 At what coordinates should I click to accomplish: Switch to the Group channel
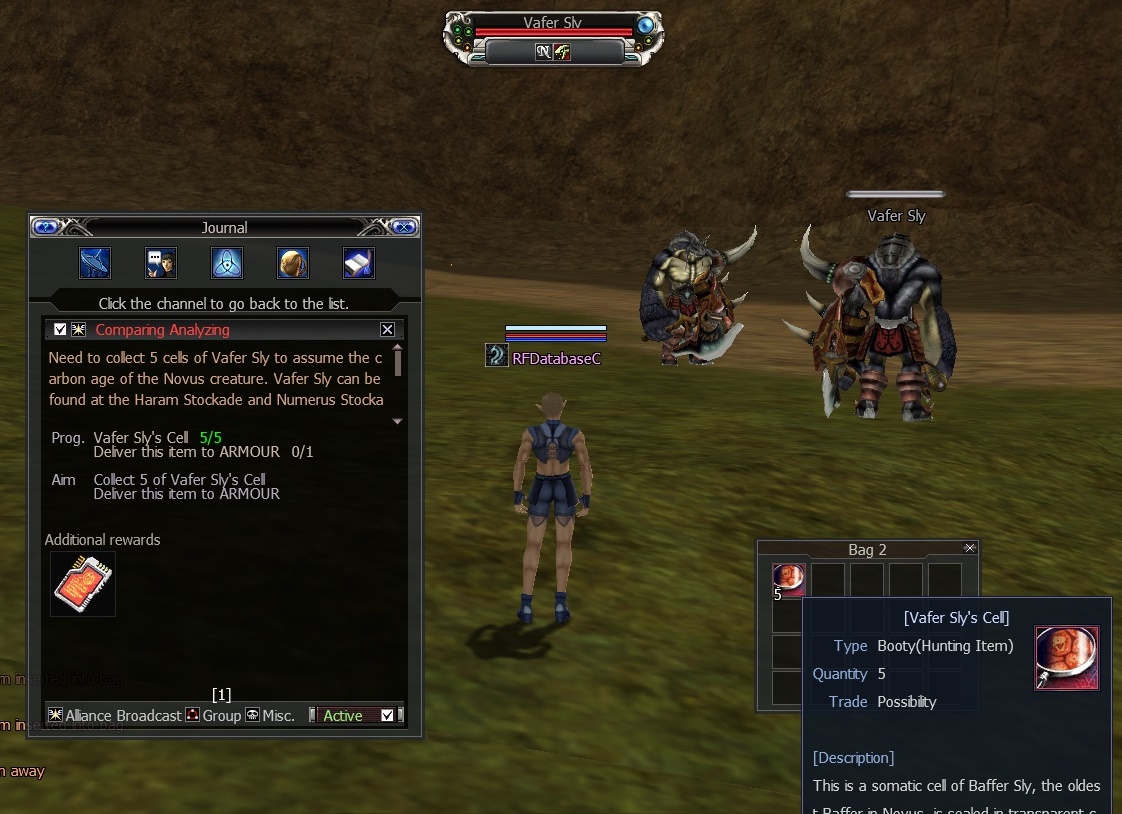[x=214, y=715]
